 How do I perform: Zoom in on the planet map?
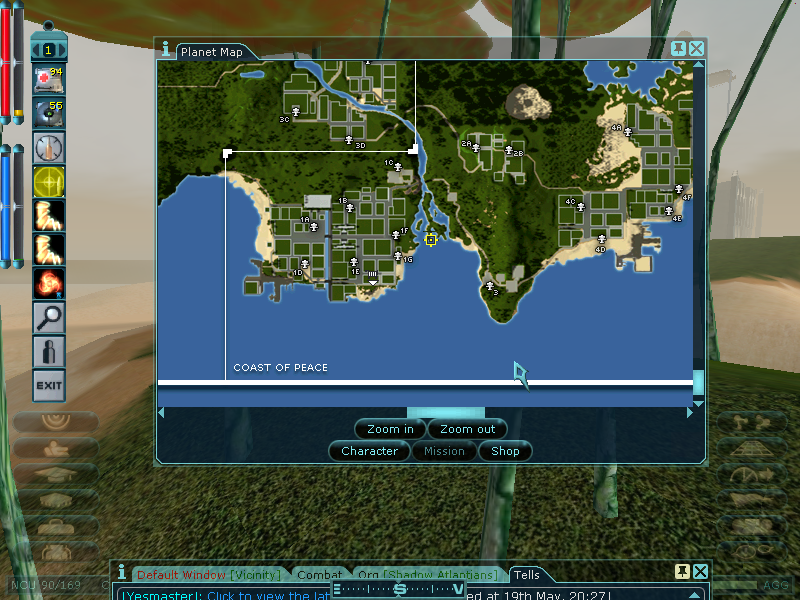pos(390,429)
